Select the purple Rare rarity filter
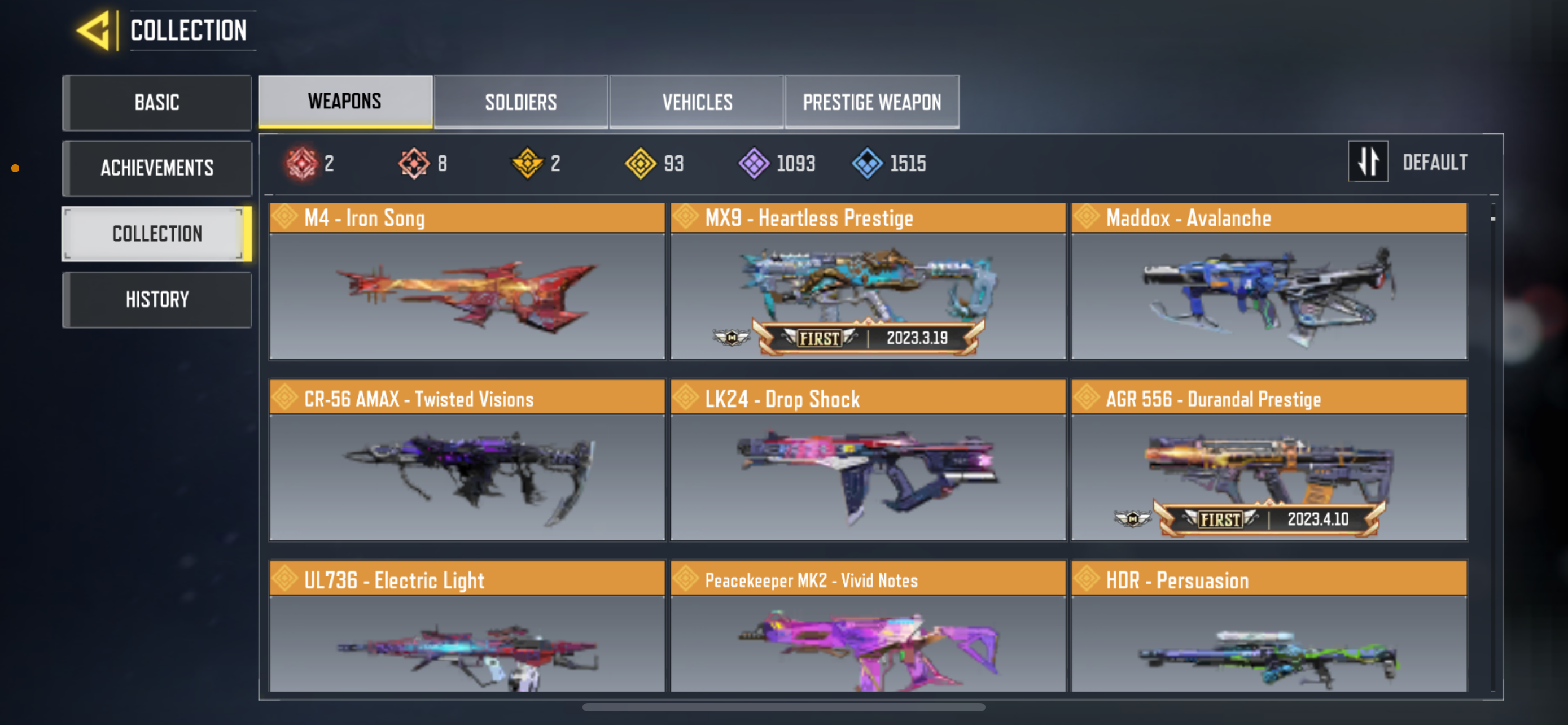The image size is (1568, 725). pyautogui.click(x=756, y=163)
